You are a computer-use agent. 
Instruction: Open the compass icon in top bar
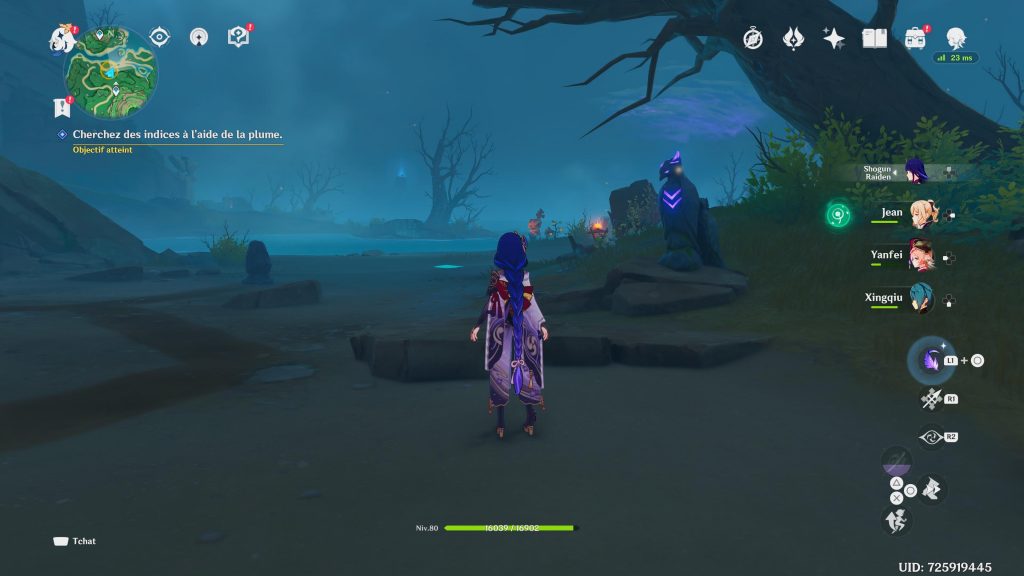tap(753, 38)
